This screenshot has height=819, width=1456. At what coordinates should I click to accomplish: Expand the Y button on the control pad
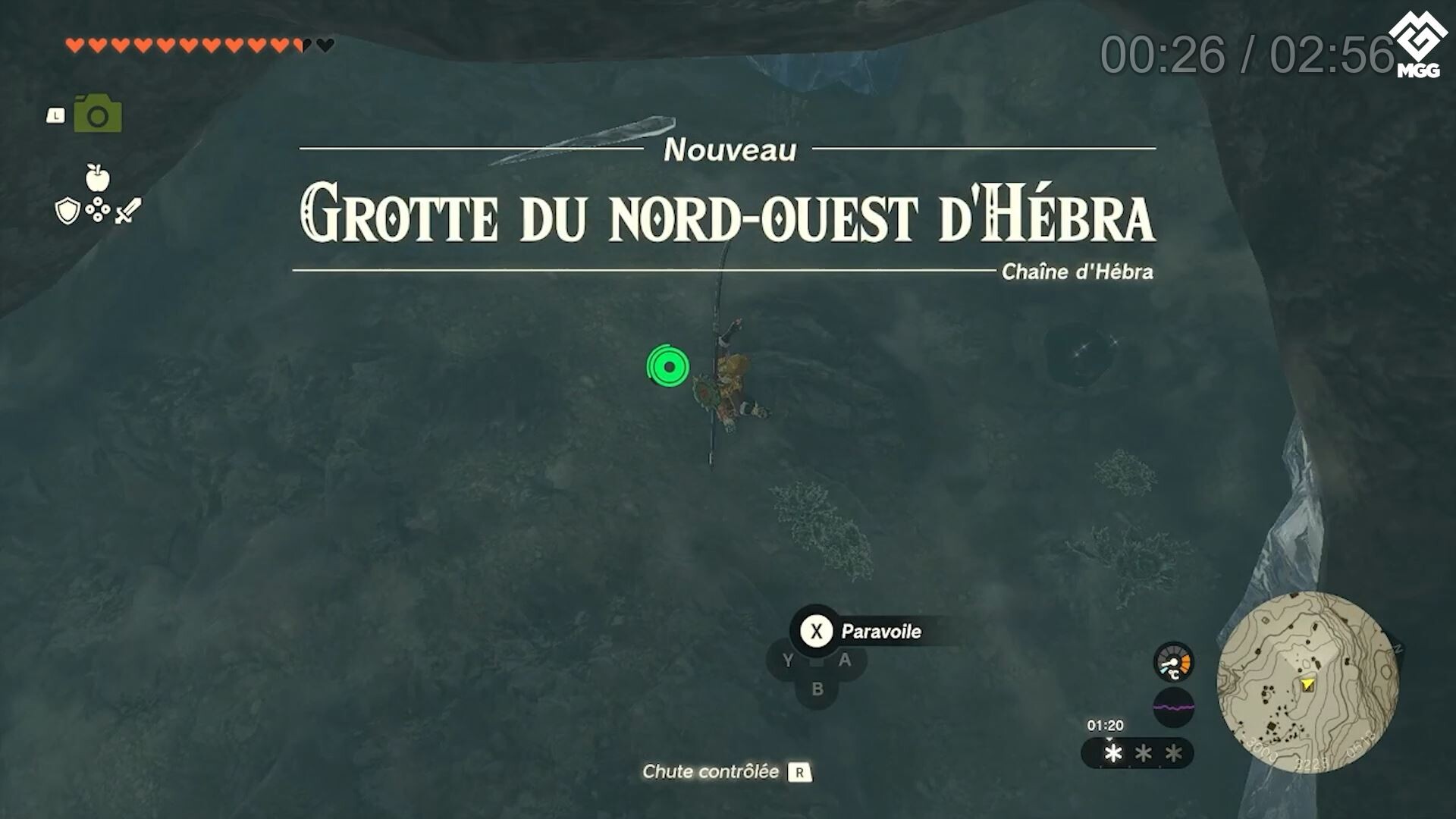789,660
